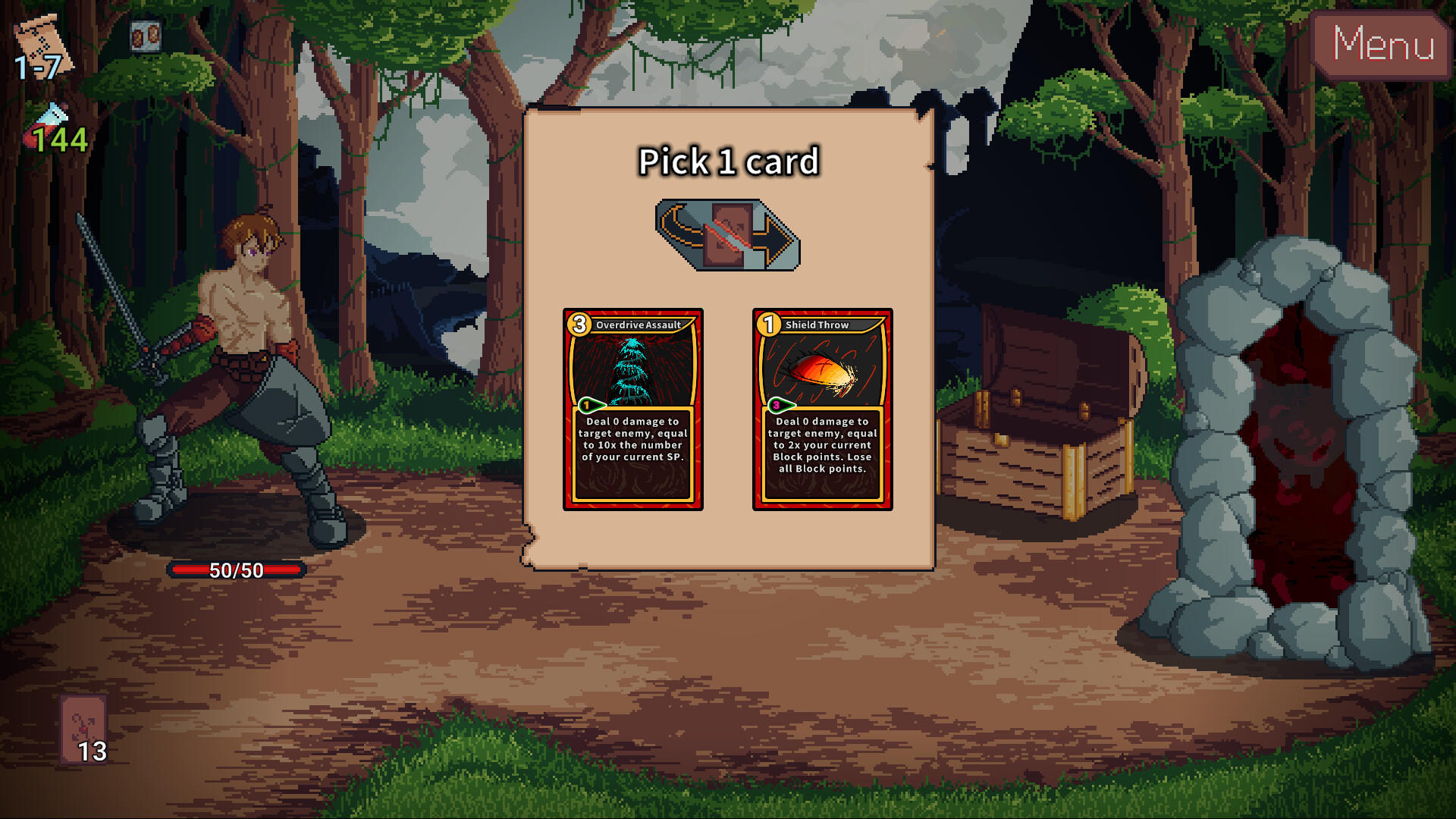Click Overdrive Assault's energy cost badge showing 3
The width and height of the screenshot is (1456, 819).
(579, 325)
